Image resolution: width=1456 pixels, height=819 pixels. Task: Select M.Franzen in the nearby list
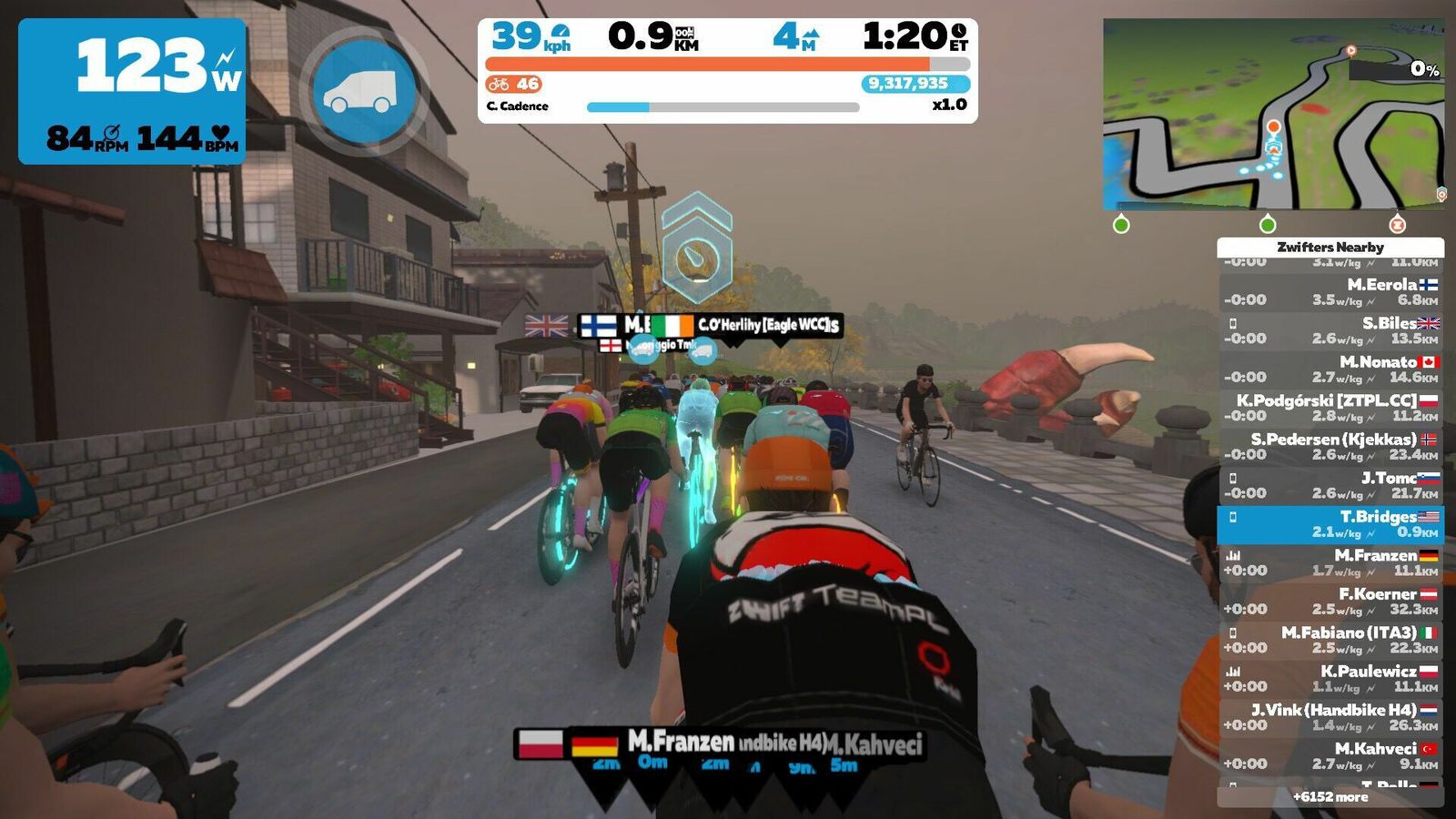point(1330,562)
